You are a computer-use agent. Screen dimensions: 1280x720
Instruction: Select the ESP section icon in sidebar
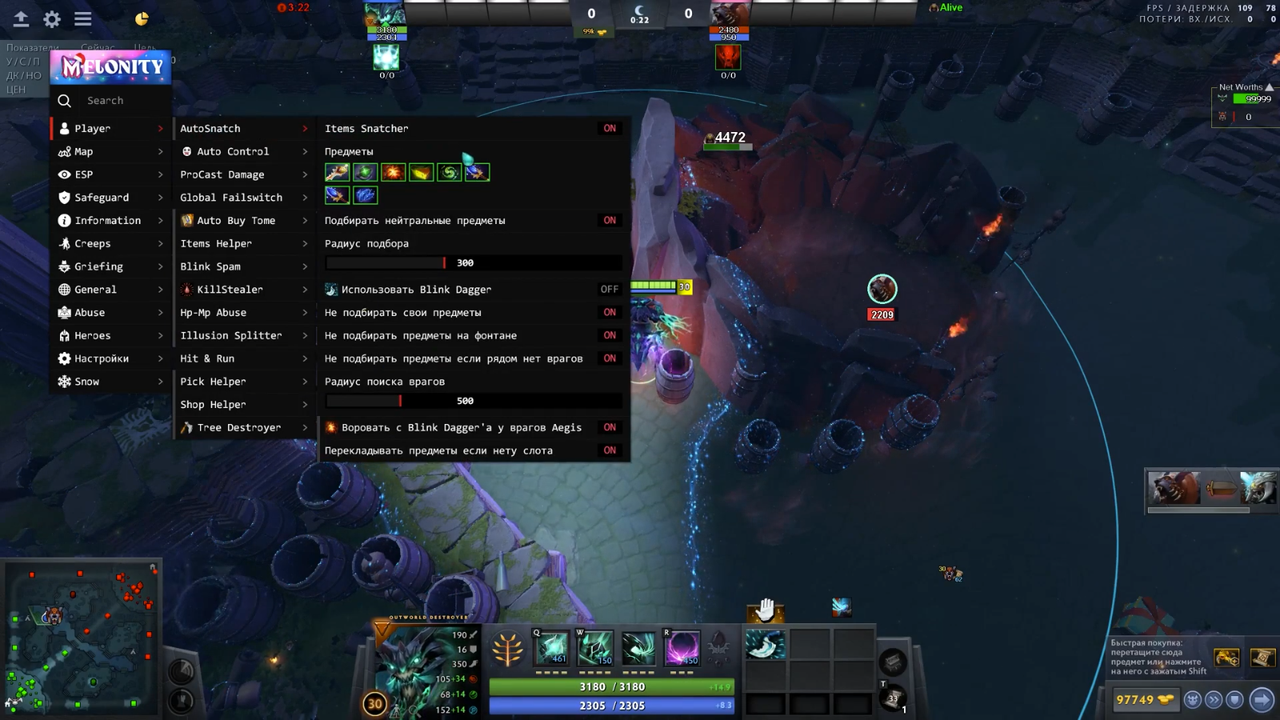pos(64,174)
